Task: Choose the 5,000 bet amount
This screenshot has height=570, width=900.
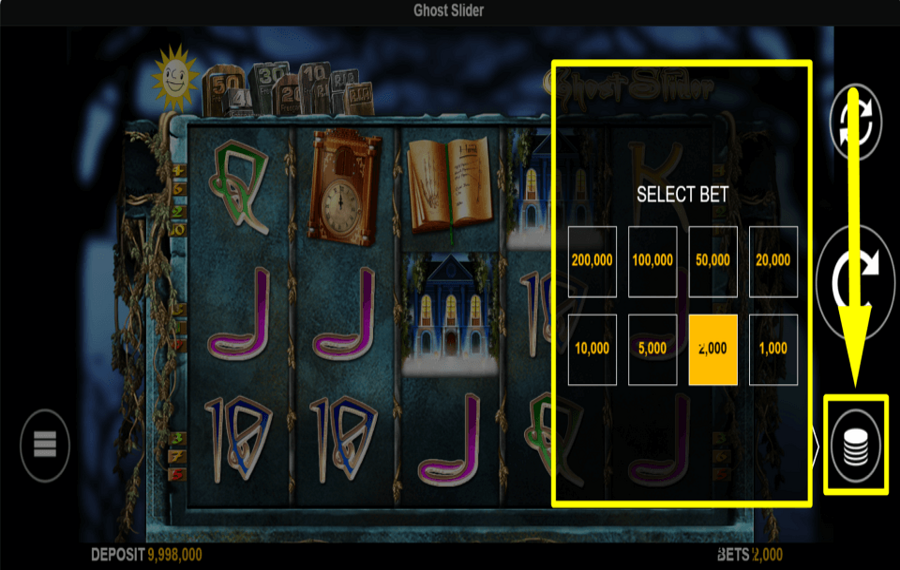Action: [x=652, y=350]
